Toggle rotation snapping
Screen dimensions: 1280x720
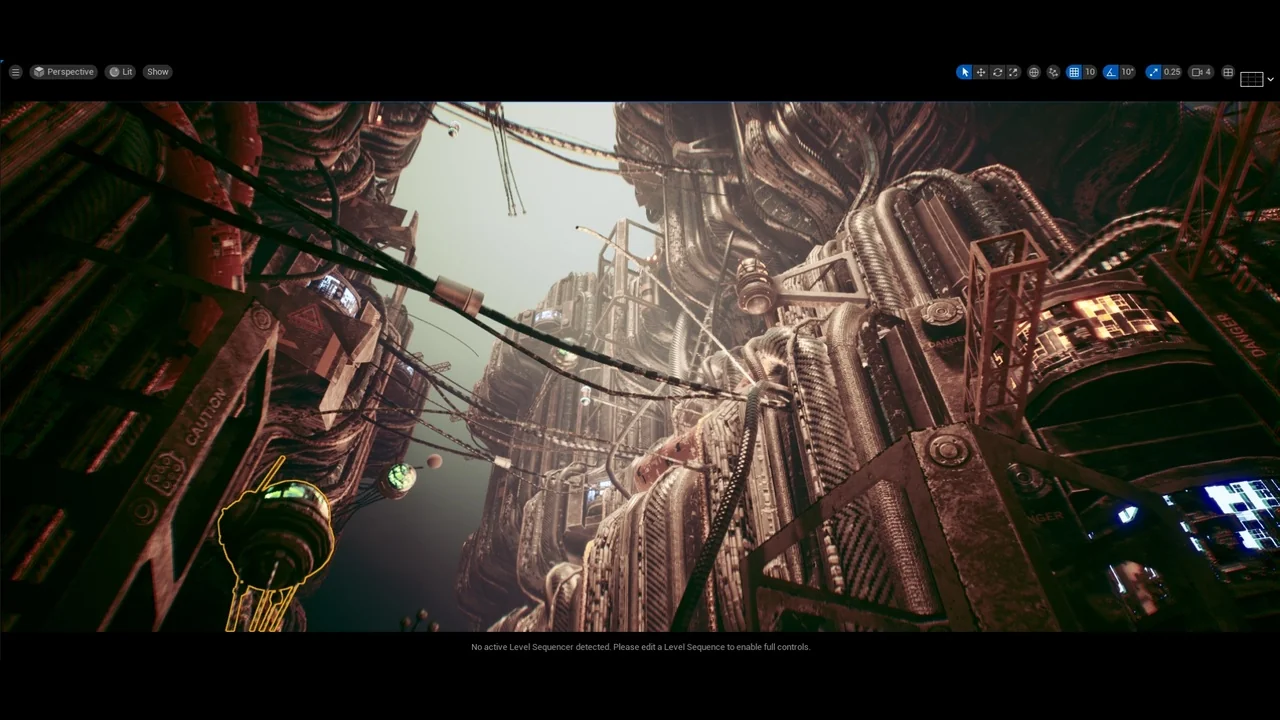pos(1110,71)
